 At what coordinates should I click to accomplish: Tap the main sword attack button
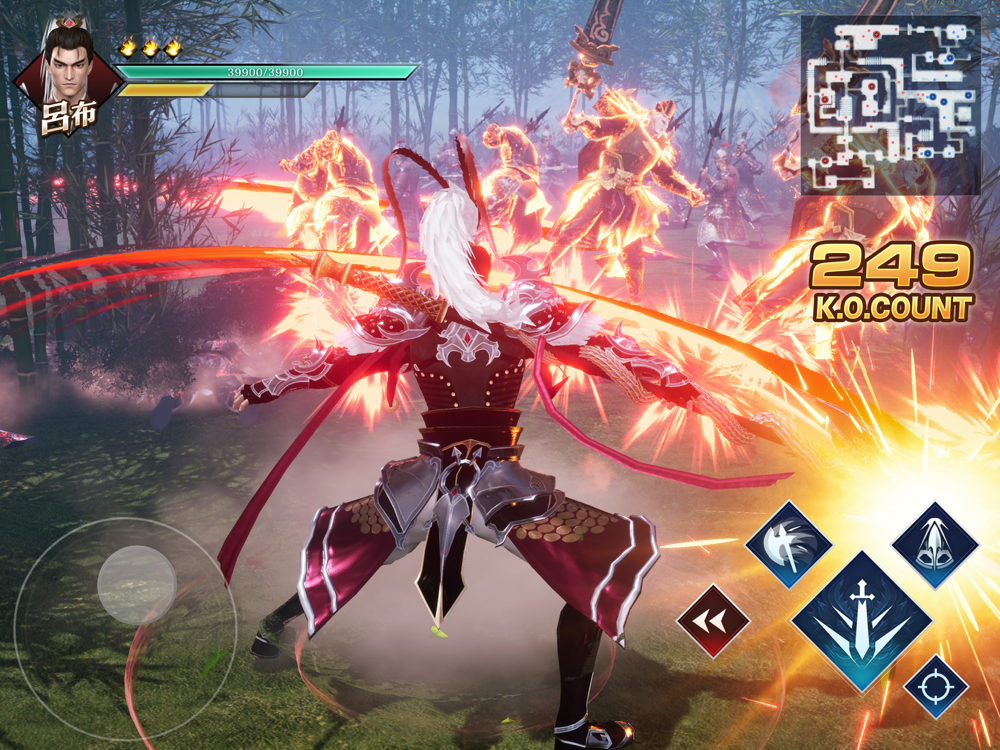pyautogui.click(x=862, y=621)
